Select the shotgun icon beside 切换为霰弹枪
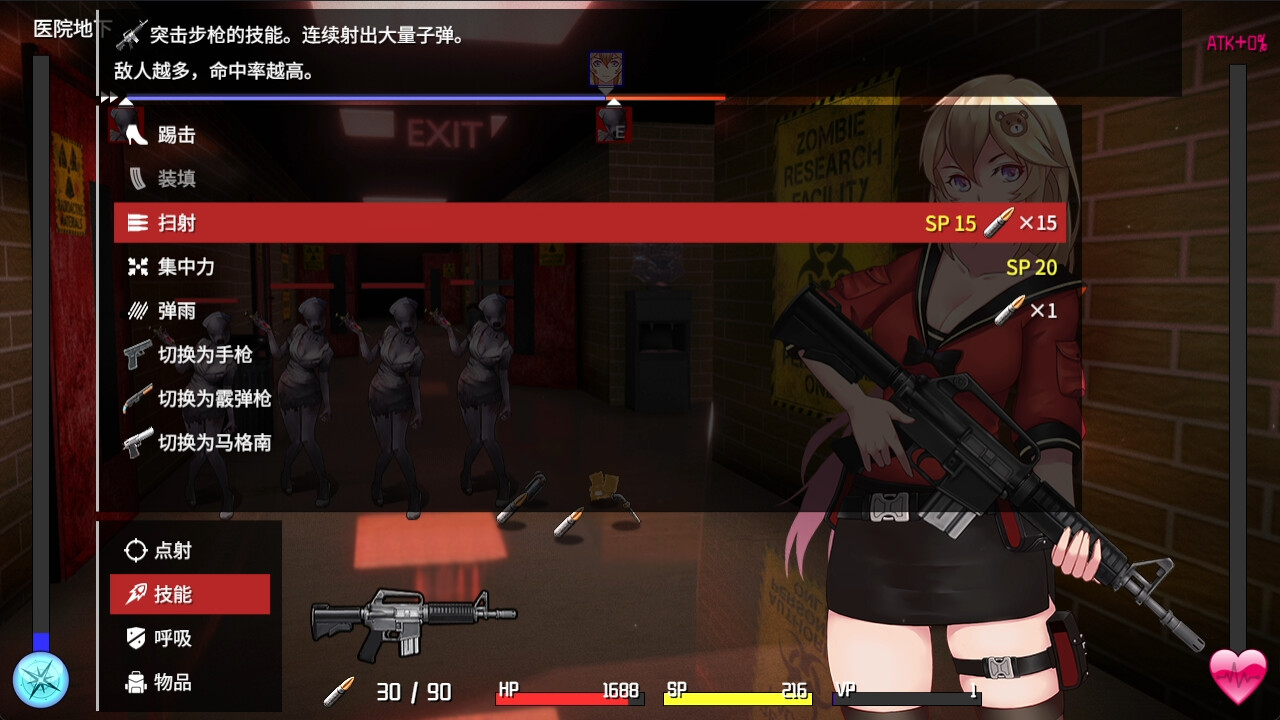The image size is (1280, 720). pyautogui.click(x=136, y=398)
